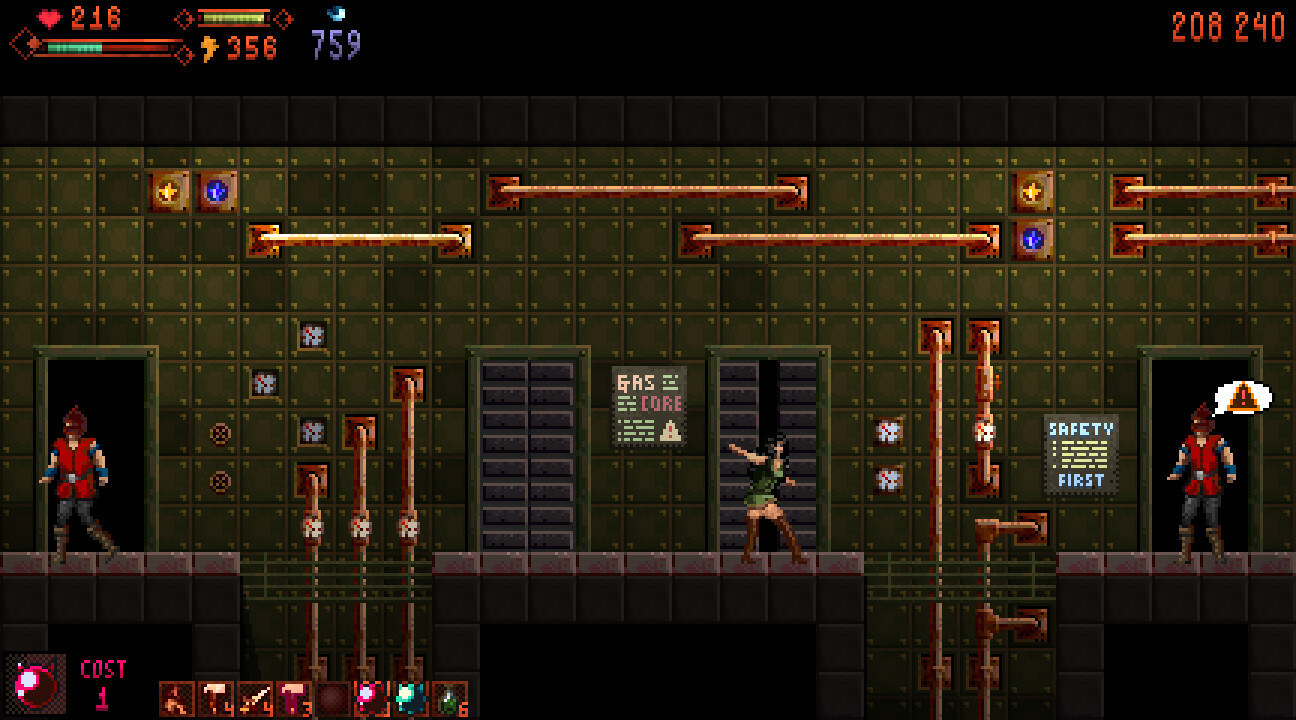Click the large selected pink orb icon
Screen dimensions: 1296x720
(x=36, y=684)
